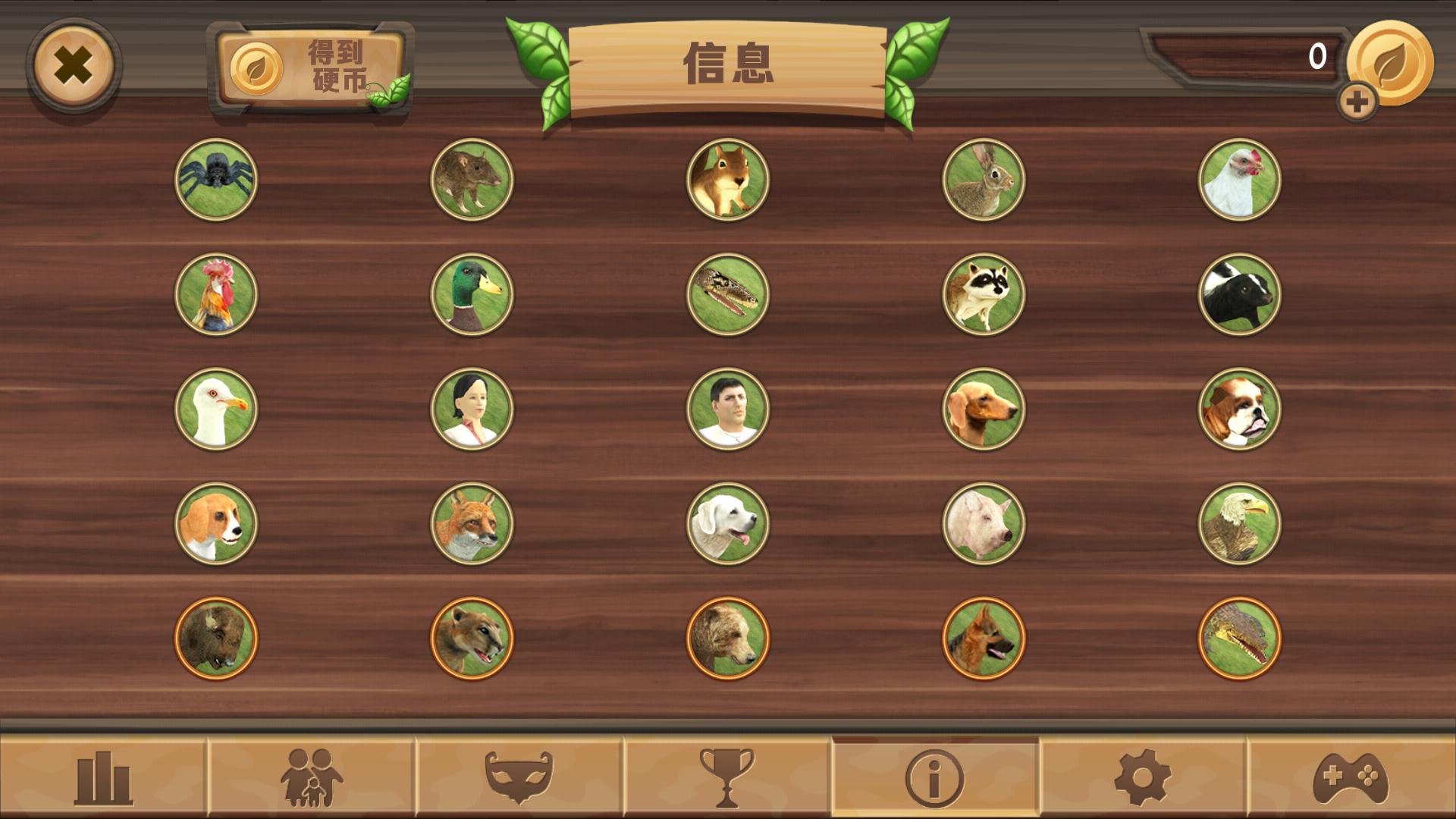Choose the red fox character
Screen dimensions: 1456x819
[x=472, y=522]
